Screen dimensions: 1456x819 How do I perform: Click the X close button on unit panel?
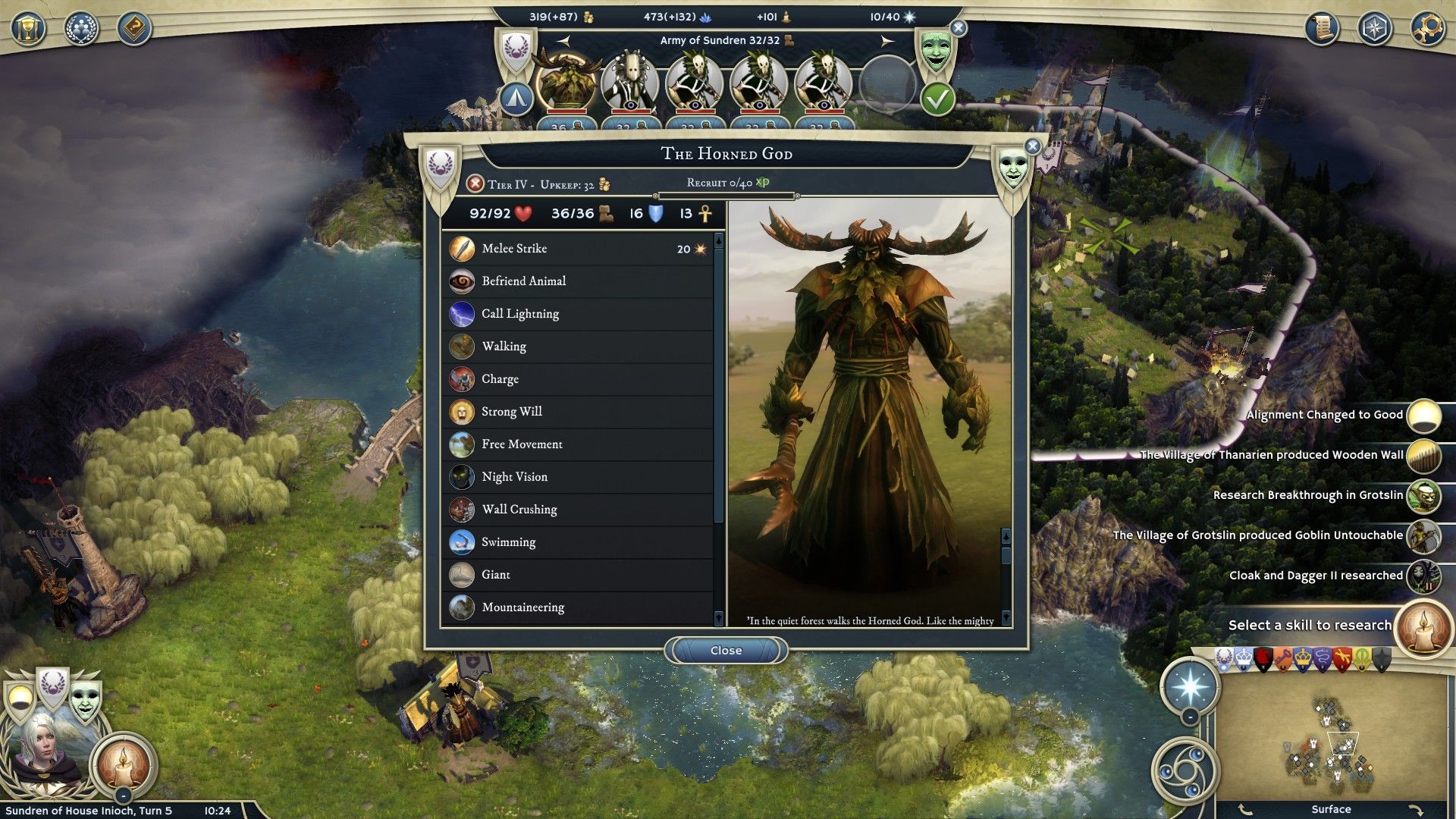(x=1032, y=146)
